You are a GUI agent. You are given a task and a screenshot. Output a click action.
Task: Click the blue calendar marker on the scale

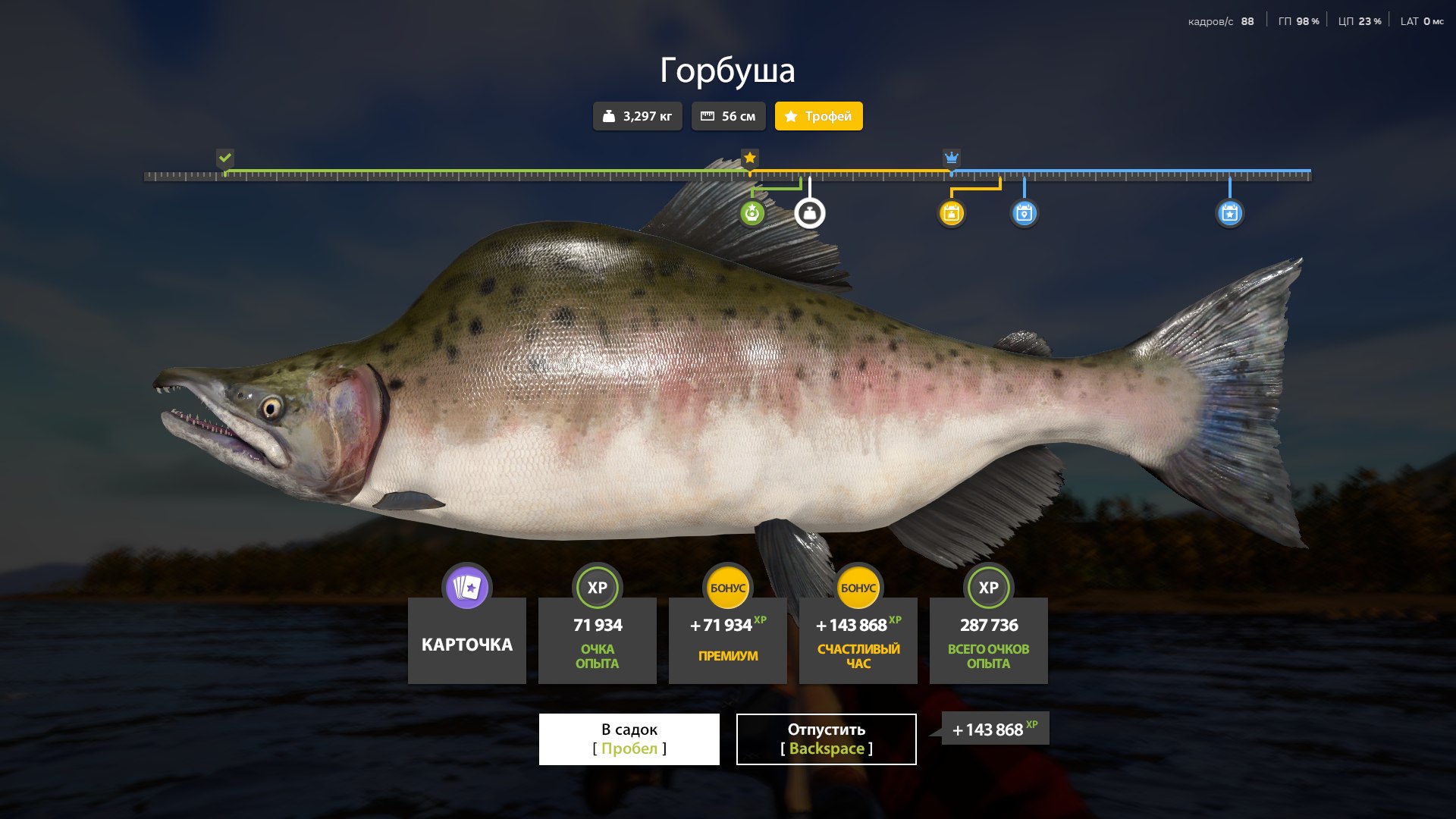(x=1025, y=213)
